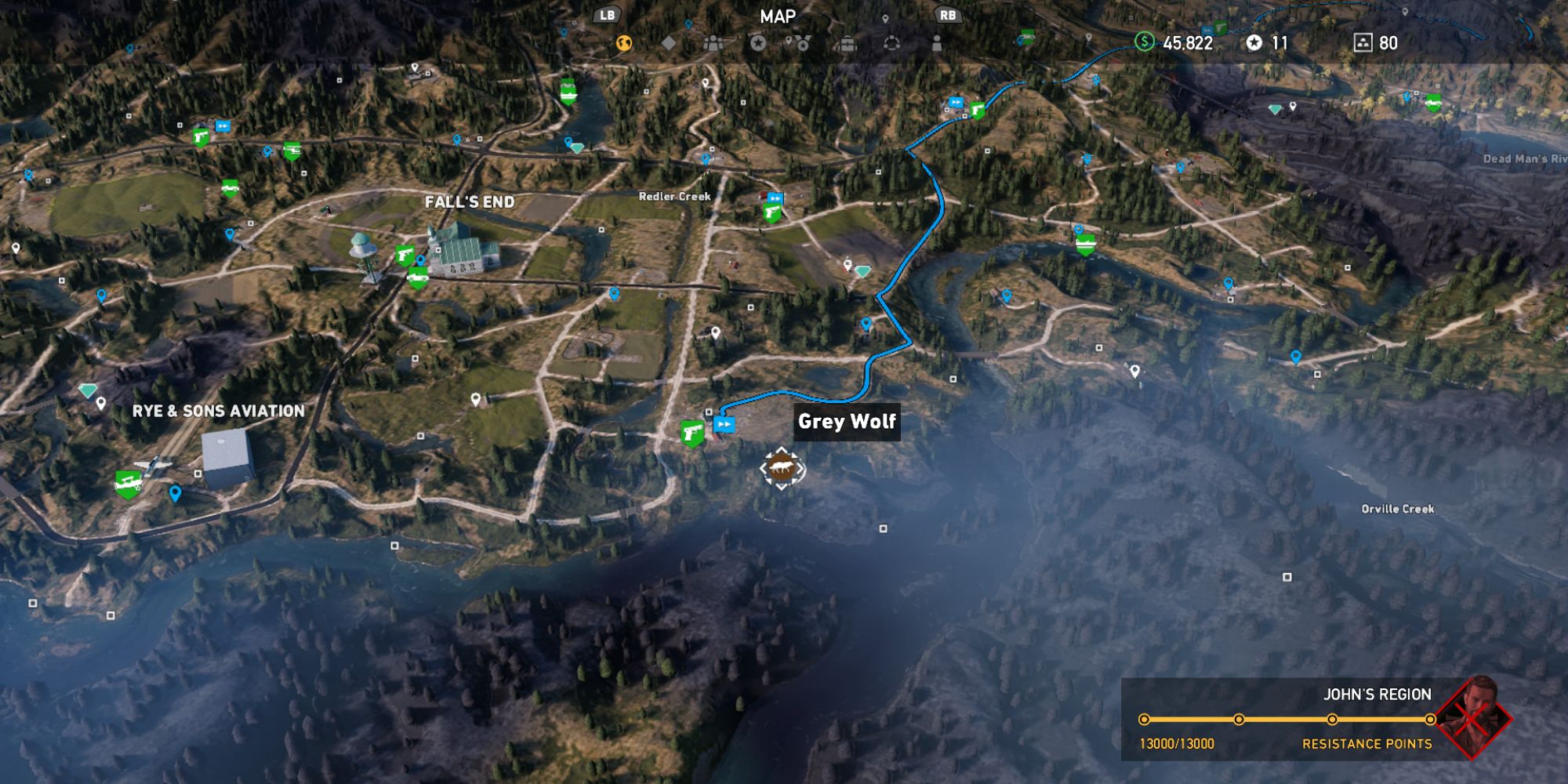Screen dimensions: 1568x784
Task: Open the Online co-op icon
Action: tap(891, 43)
